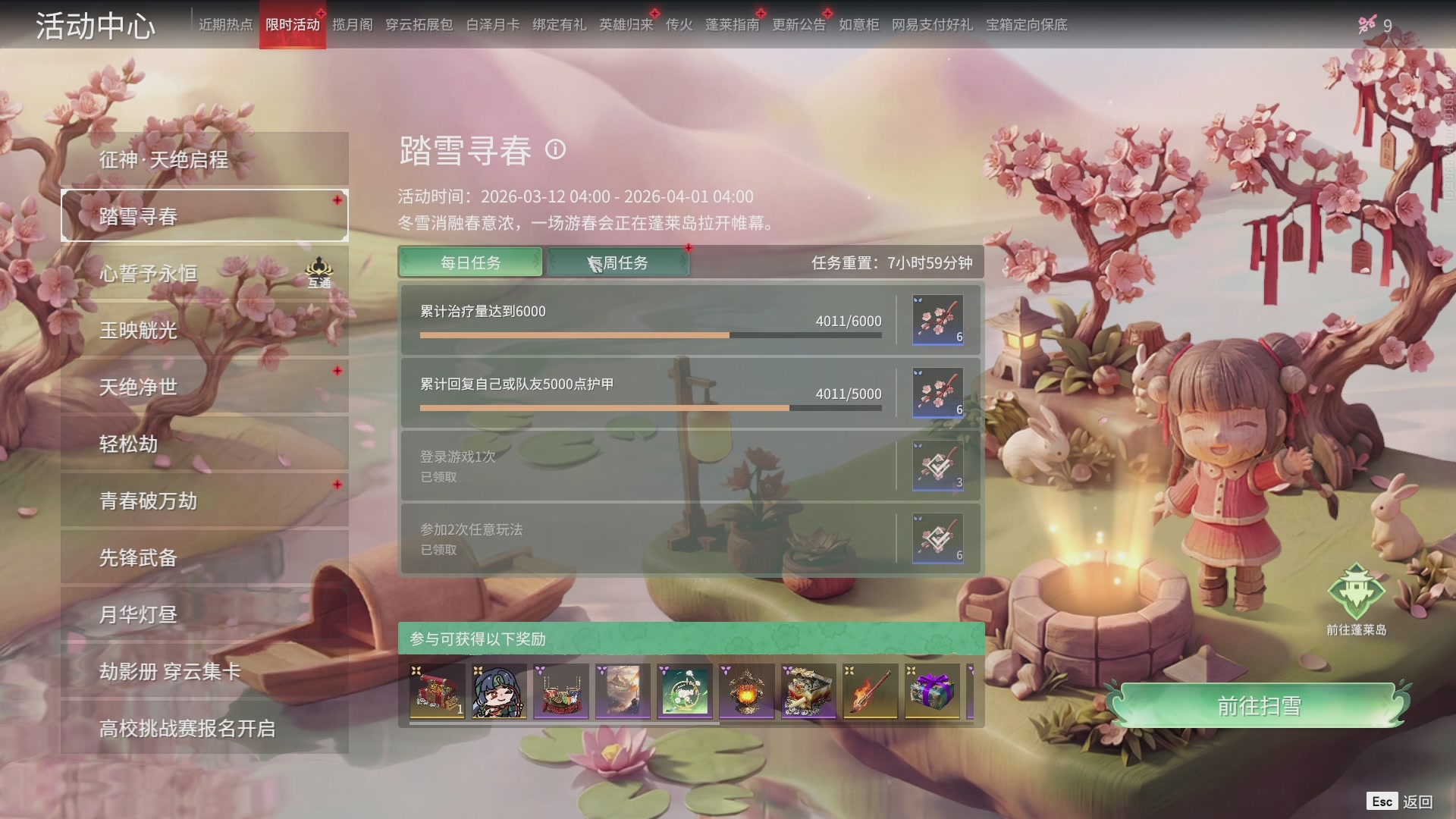This screenshot has width=1456, height=819.
Task: Select the 玉映觥光 activity entry
Action: coord(205,330)
